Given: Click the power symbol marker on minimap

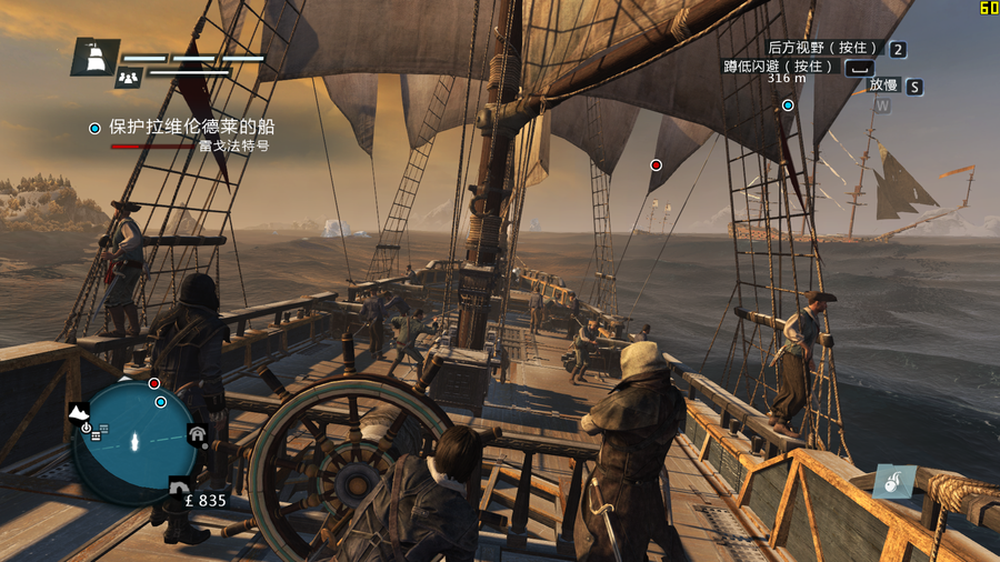Looking at the screenshot, I should 86,428.
